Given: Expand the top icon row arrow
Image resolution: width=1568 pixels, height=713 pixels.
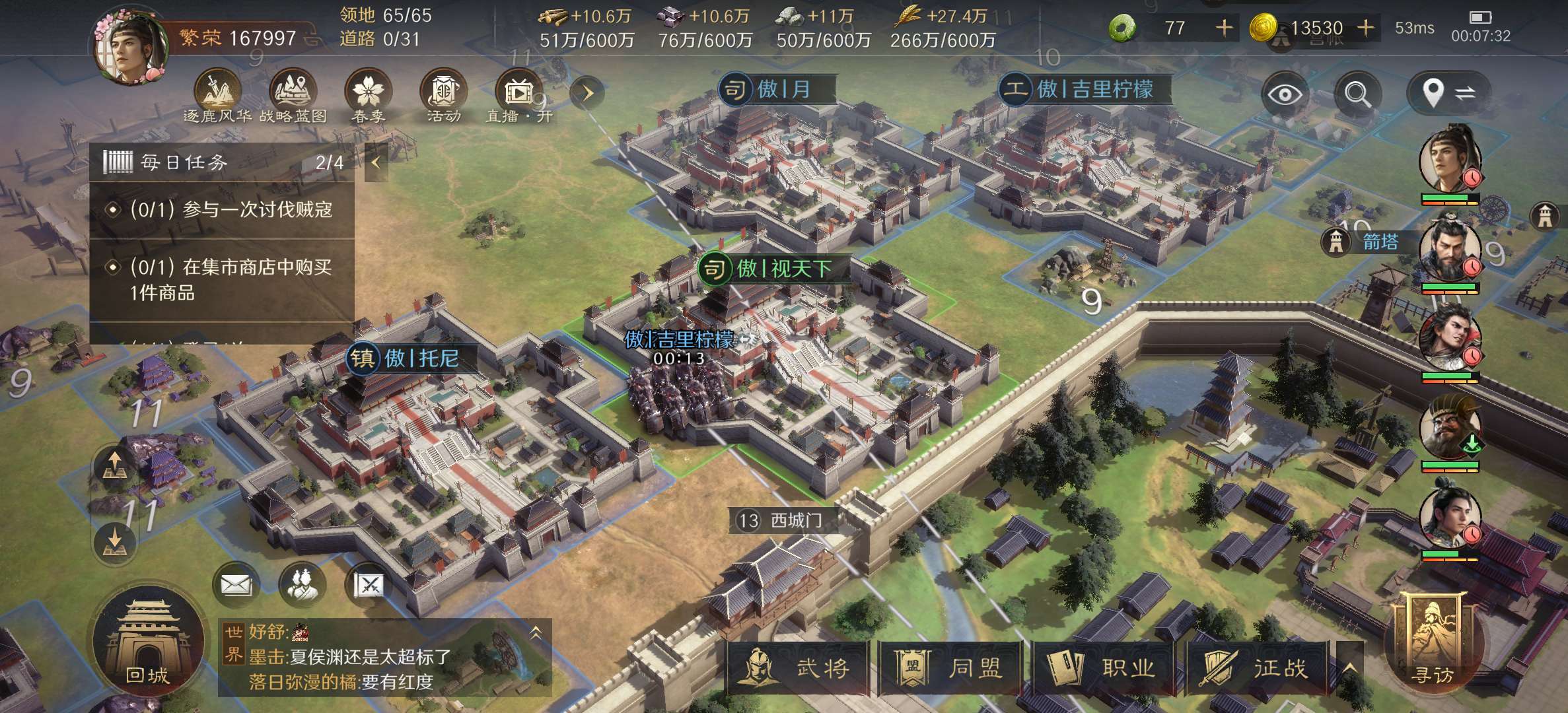Looking at the screenshot, I should click(587, 93).
